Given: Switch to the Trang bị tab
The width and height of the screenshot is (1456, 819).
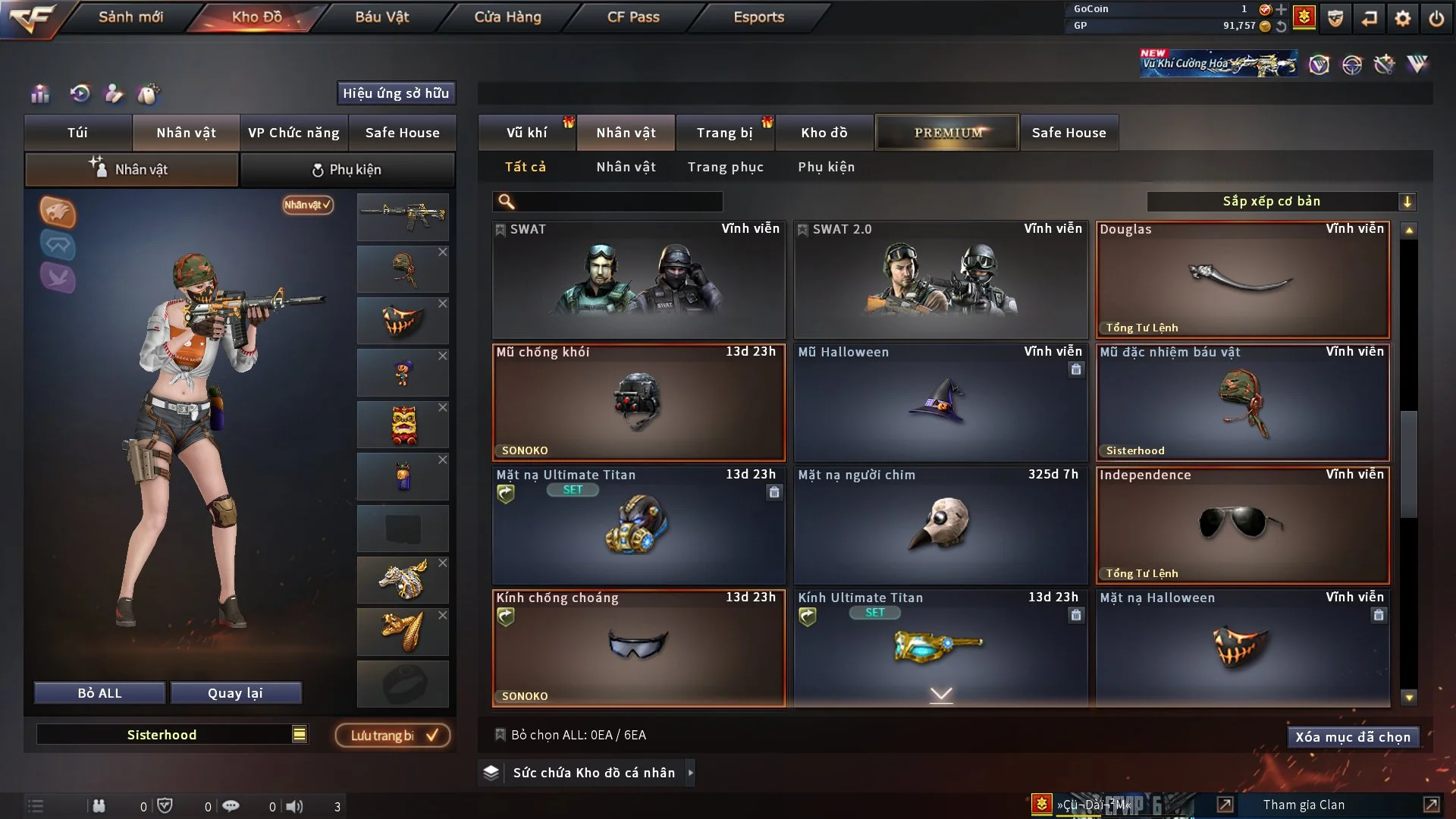Looking at the screenshot, I should click(724, 133).
